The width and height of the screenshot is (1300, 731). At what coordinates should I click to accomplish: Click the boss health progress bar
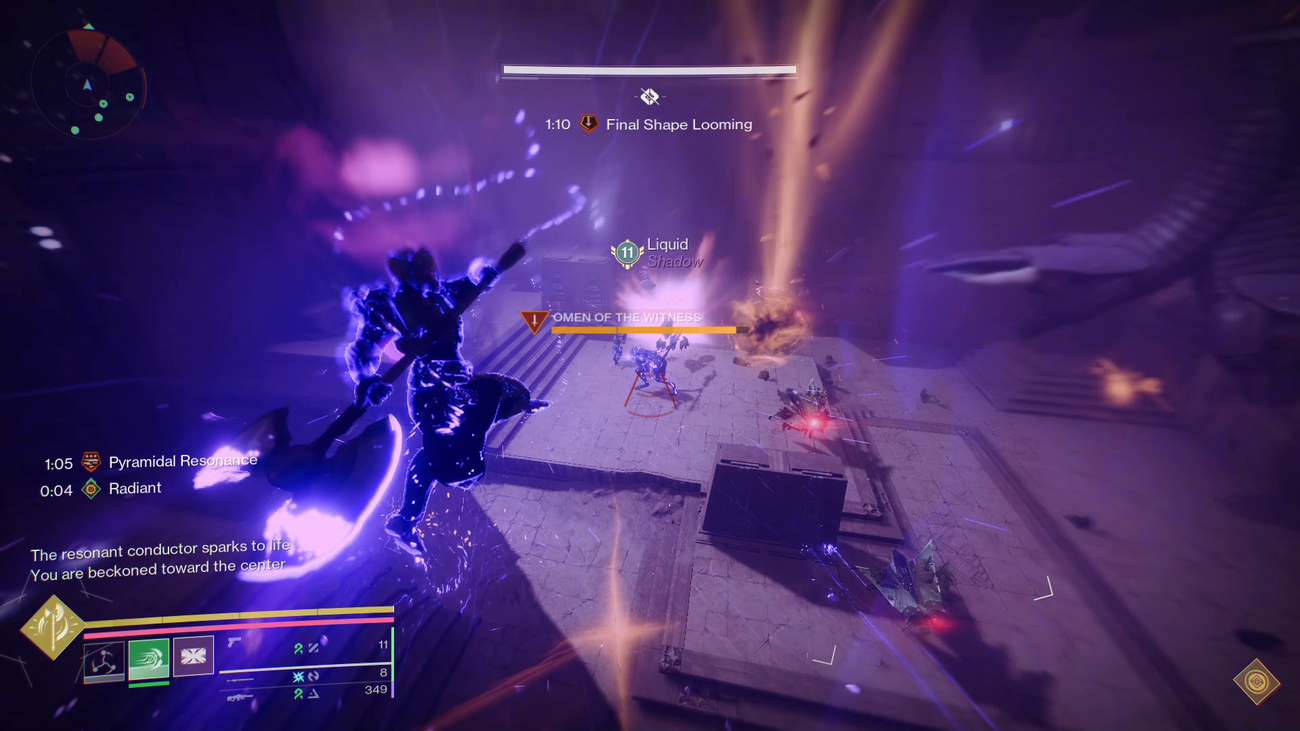[x=648, y=69]
